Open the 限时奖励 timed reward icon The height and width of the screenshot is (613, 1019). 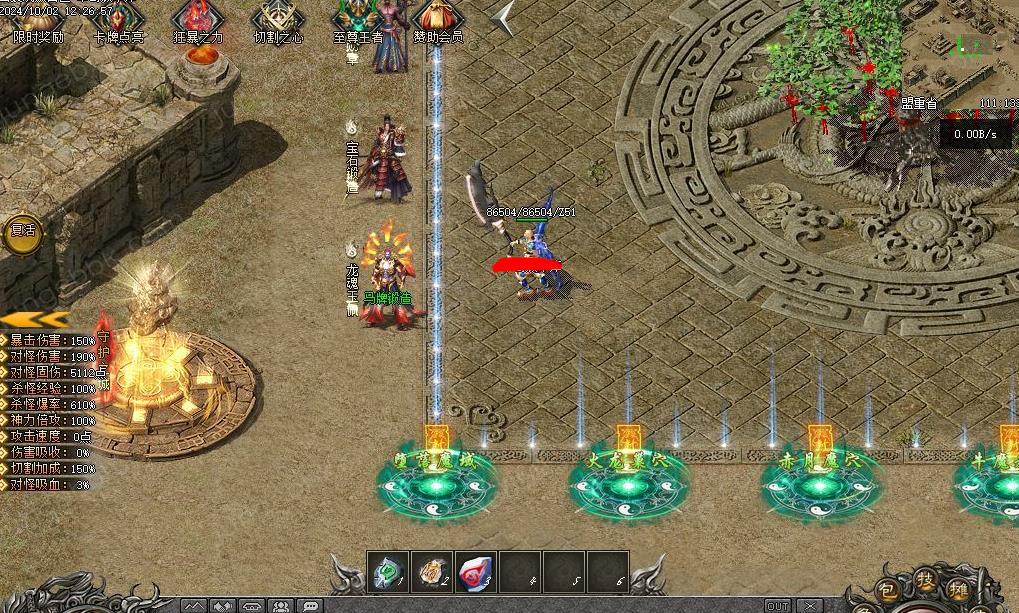pyautogui.click(x=38, y=20)
